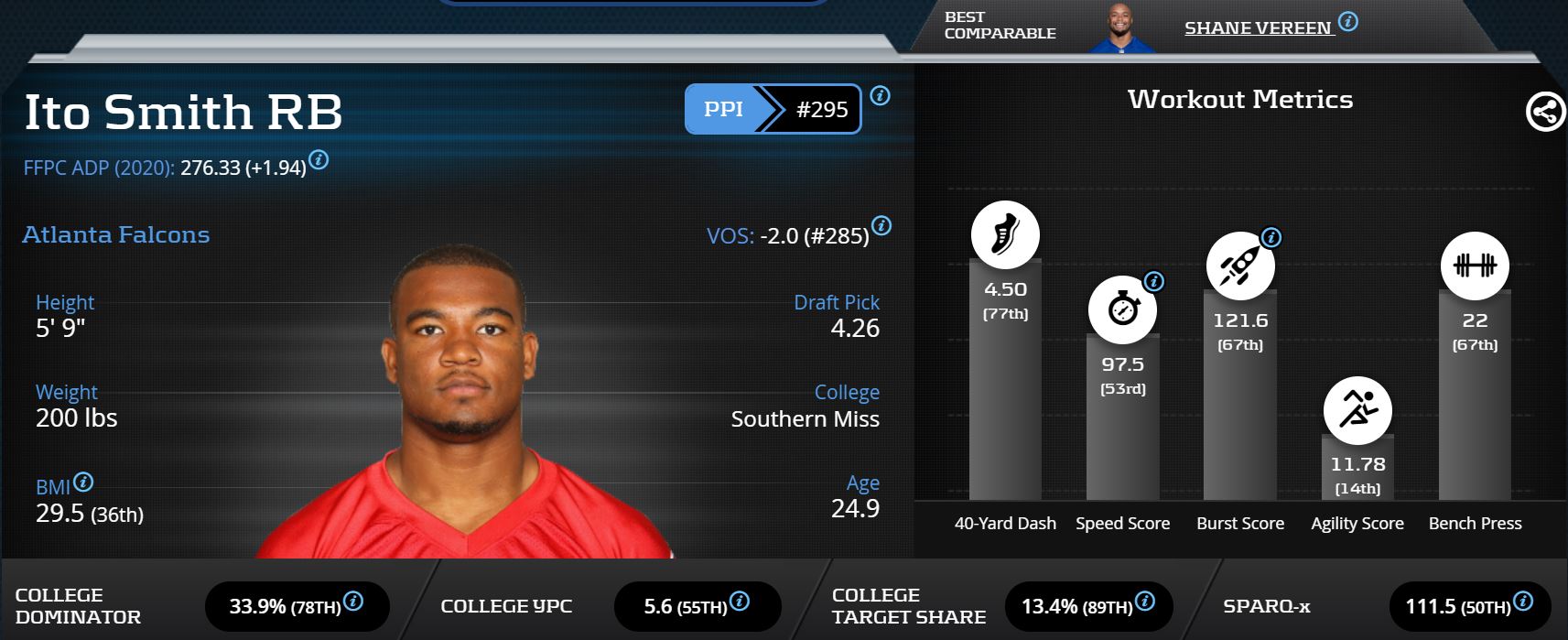Show the BMI info tooltip
The height and width of the screenshot is (640, 1568).
coord(83,482)
